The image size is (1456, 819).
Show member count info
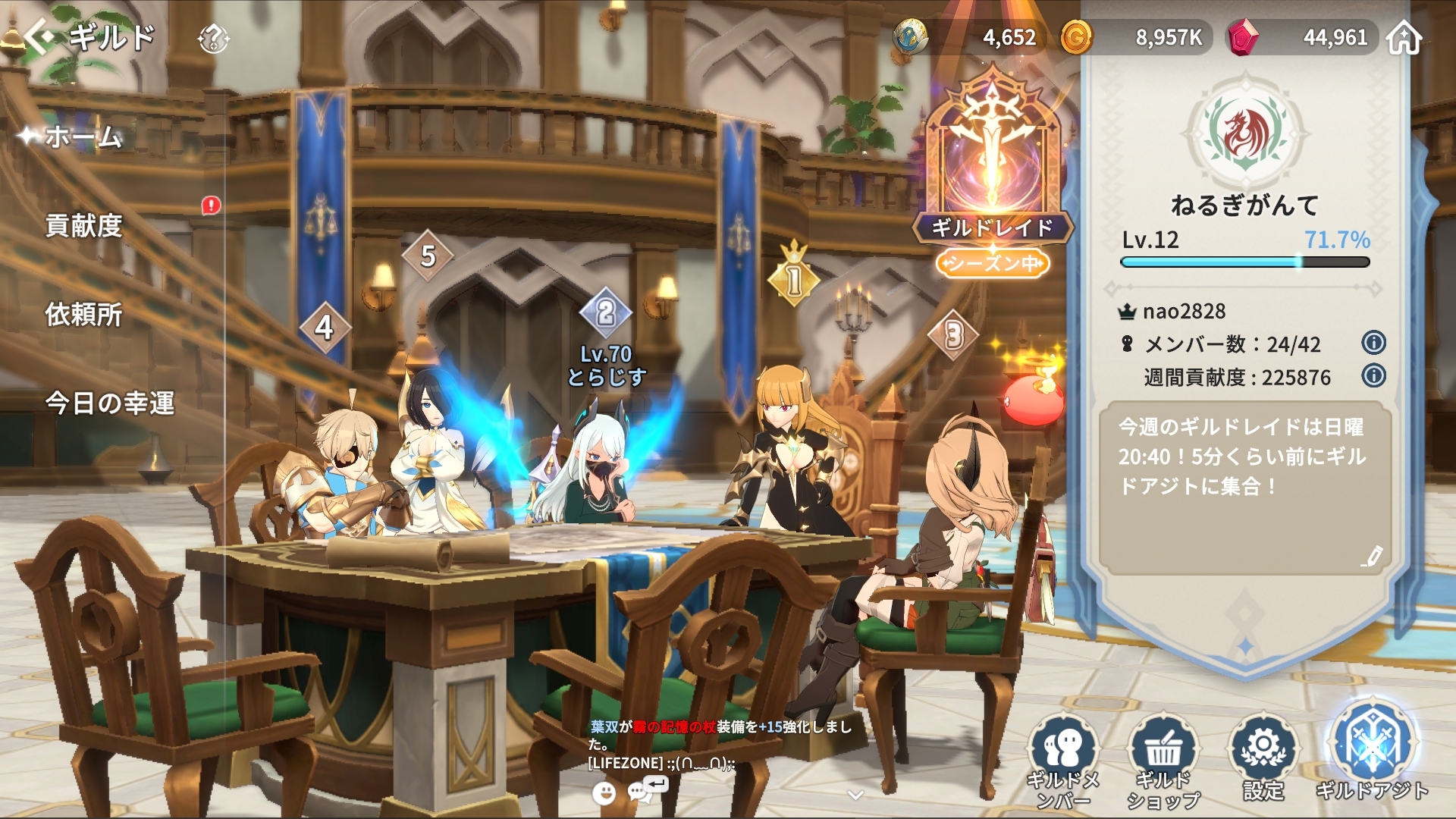click(x=1373, y=343)
